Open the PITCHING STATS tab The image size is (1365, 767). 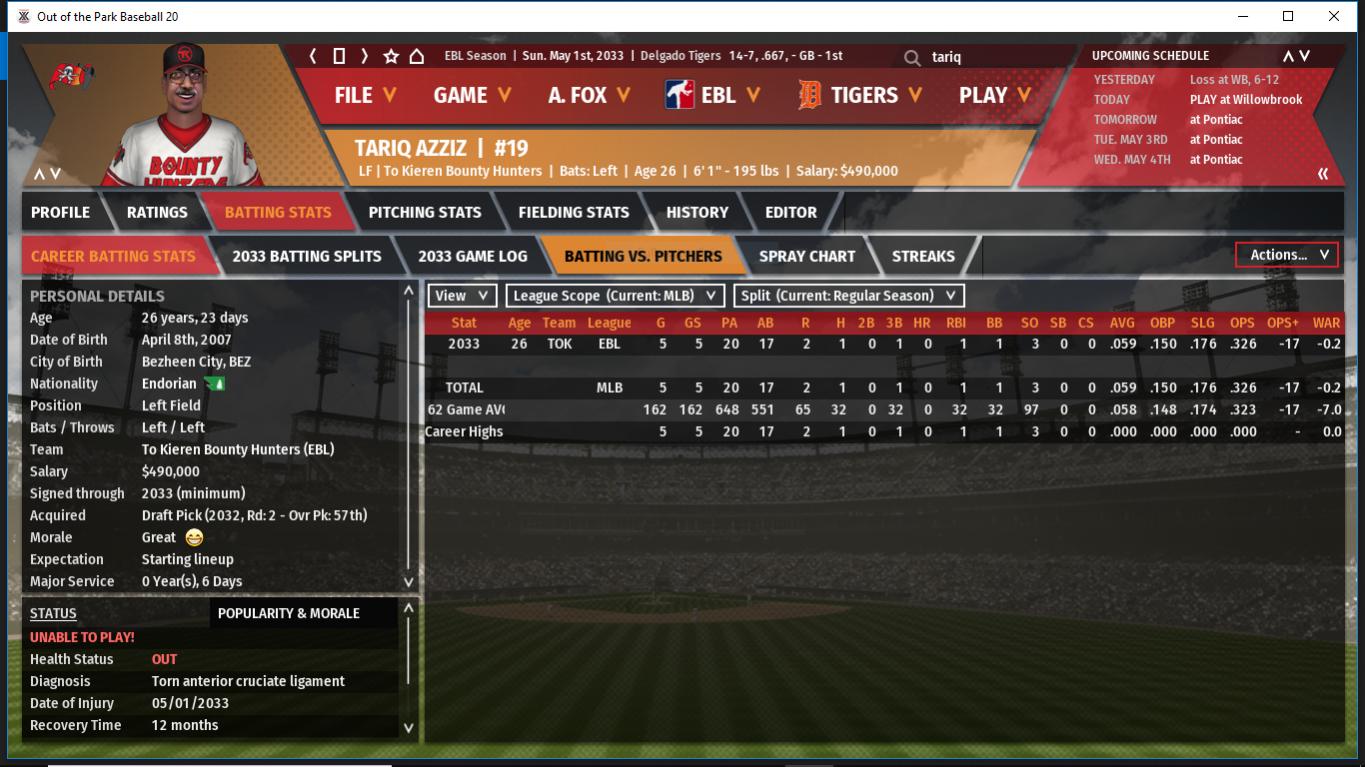pos(424,212)
